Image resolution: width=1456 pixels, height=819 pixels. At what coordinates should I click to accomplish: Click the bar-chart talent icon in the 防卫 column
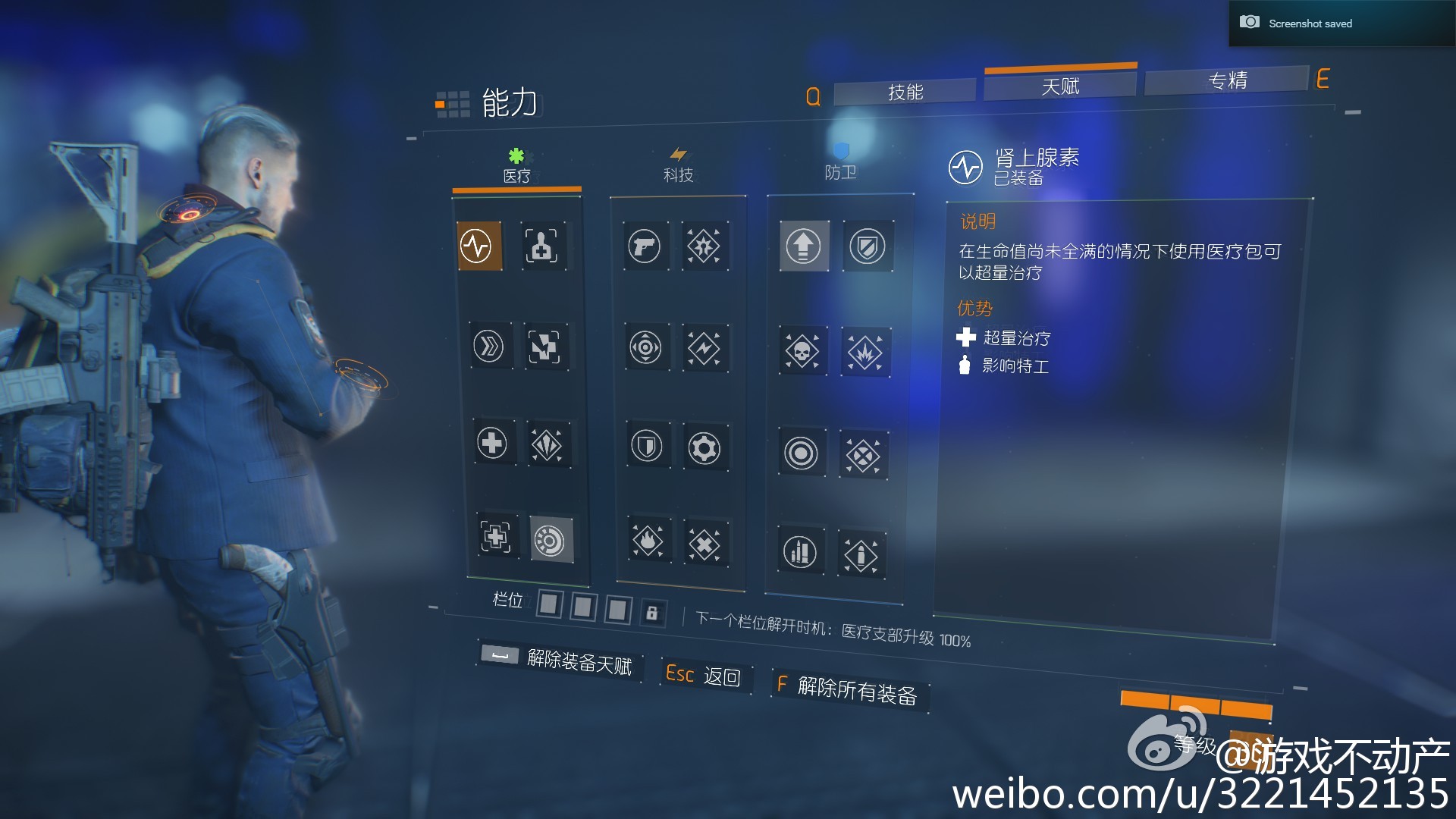pyautogui.click(x=799, y=553)
